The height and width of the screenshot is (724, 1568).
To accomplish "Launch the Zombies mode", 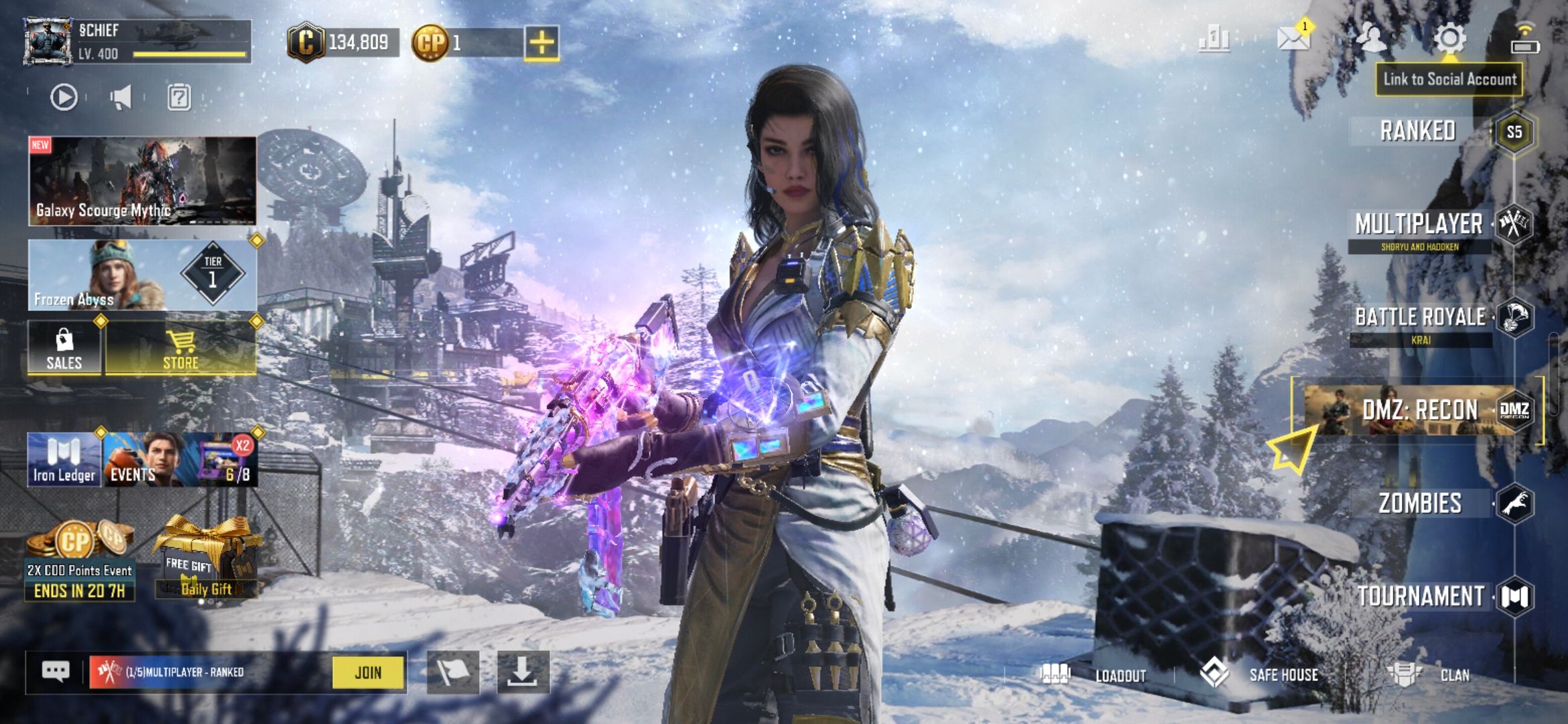I will coord(1420,503).
